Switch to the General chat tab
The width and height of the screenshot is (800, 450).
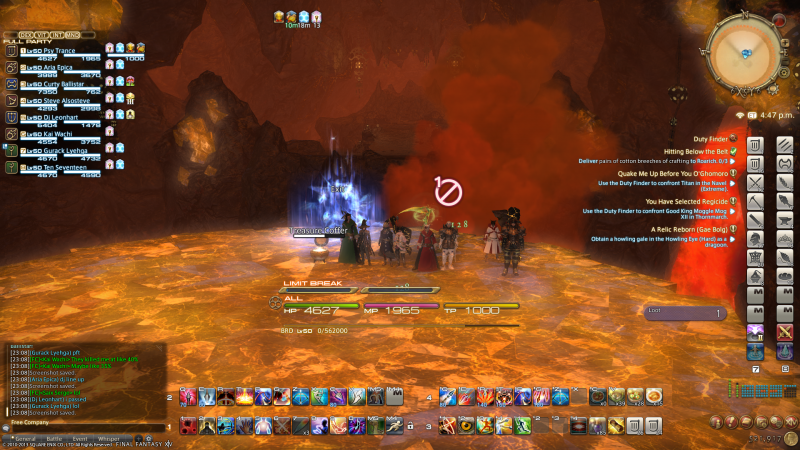pos(25,438)
